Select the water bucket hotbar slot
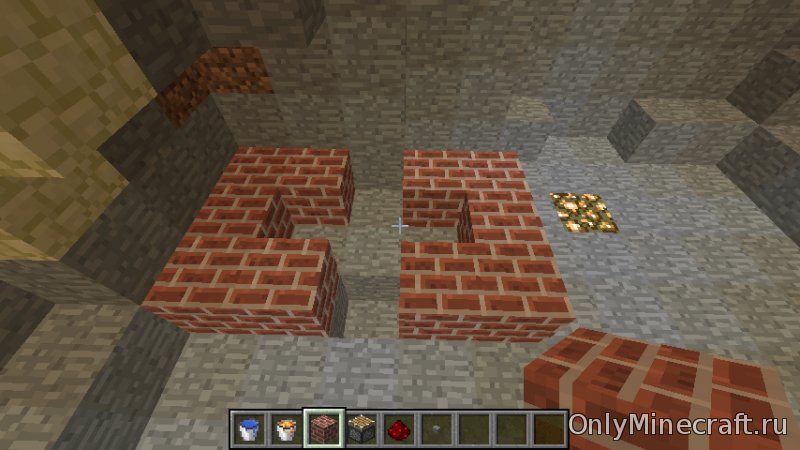 tap(249, 428)
